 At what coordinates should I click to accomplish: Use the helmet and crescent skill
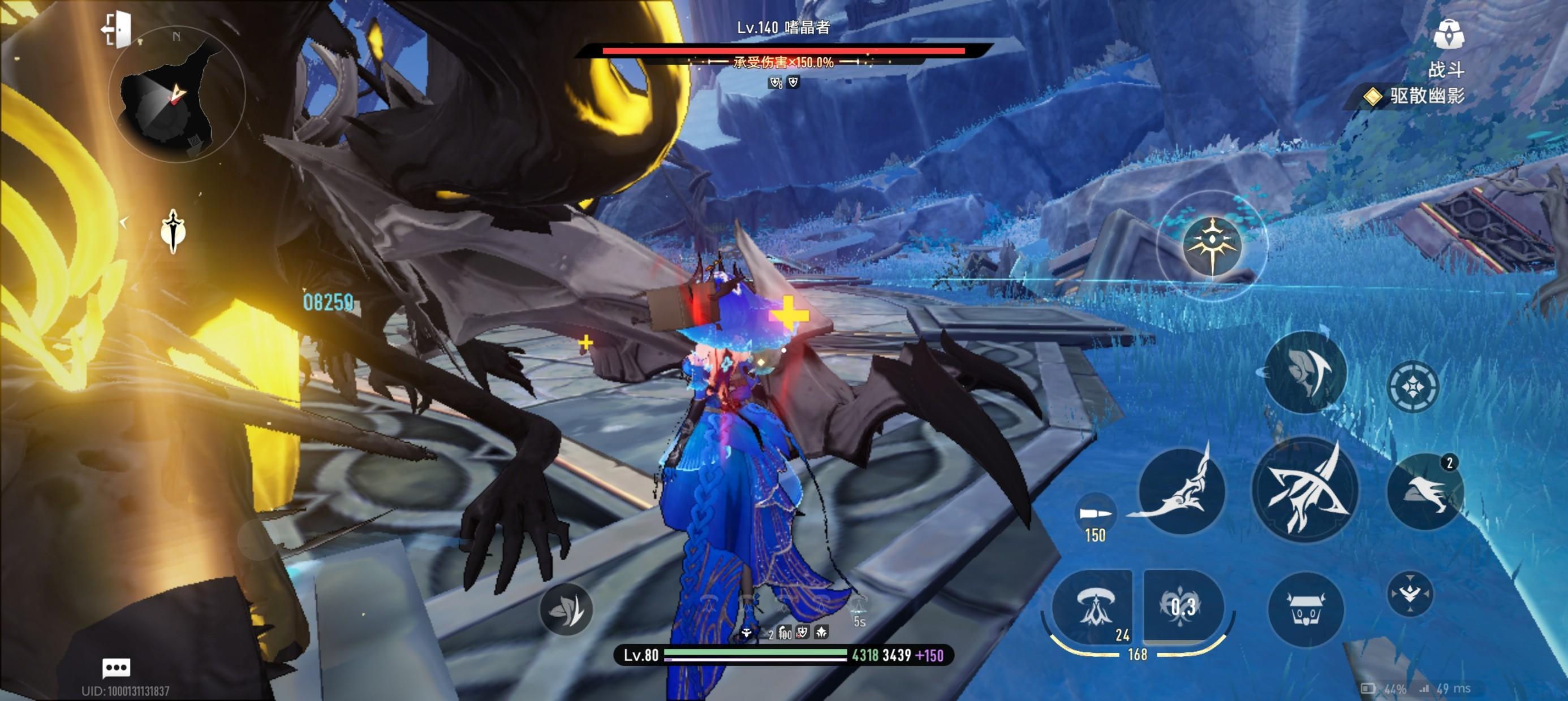1306,372
